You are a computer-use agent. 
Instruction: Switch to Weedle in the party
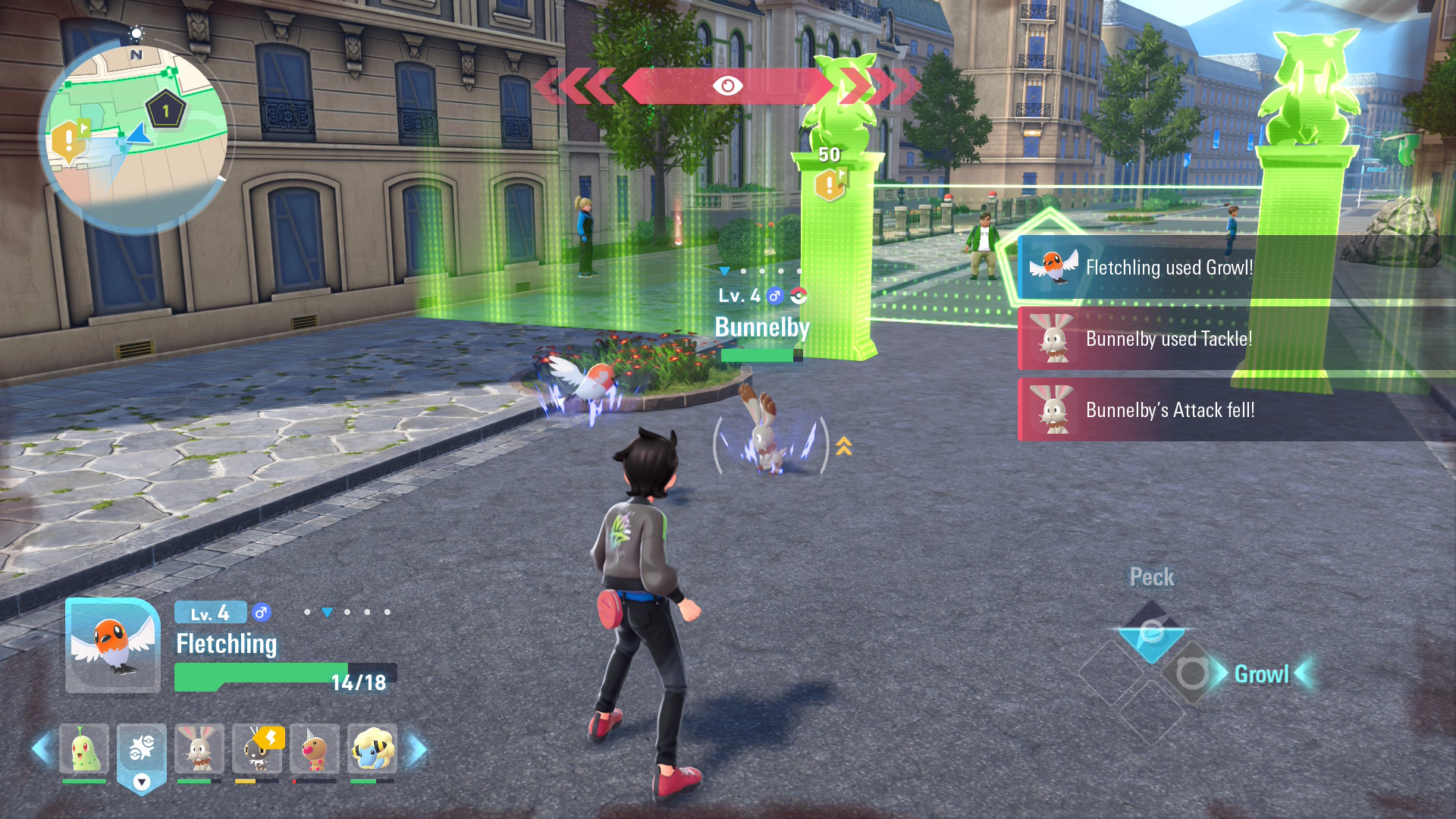[315, 749]
